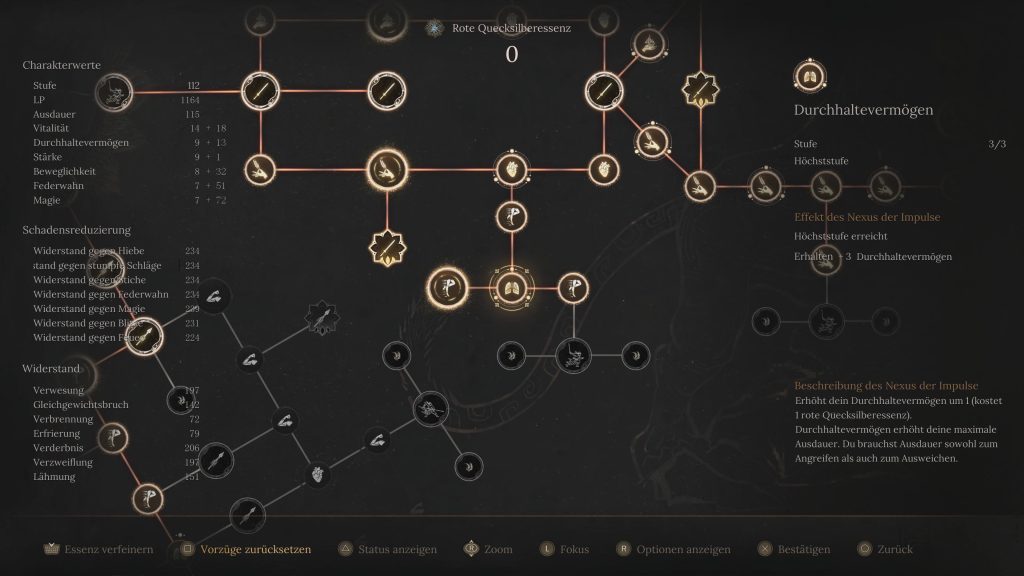Pick the rune node directly above the lungs
The height and width of the screenshot is (576, 1024).
(512, 216)
